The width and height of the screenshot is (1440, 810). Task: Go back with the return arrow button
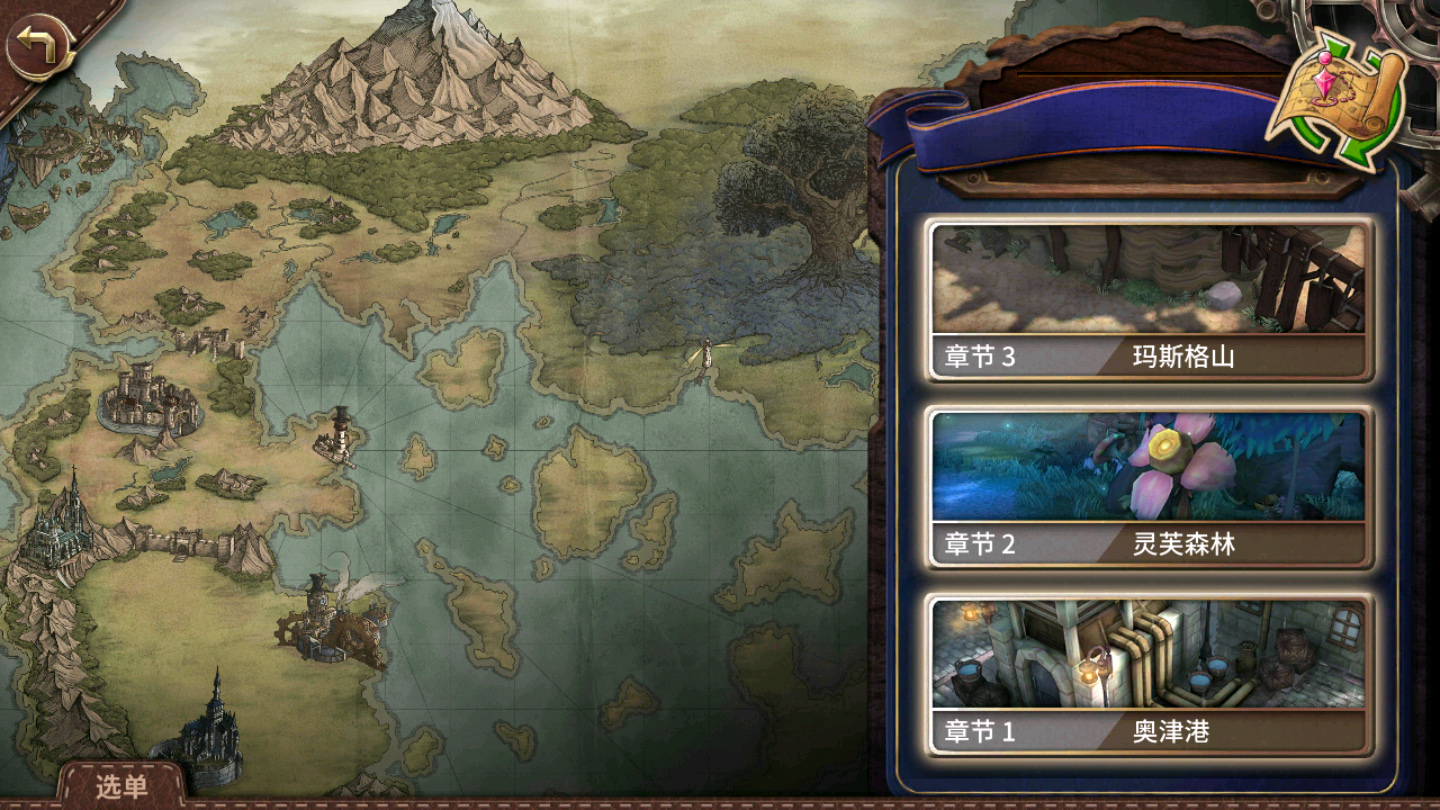coord(40,46)
